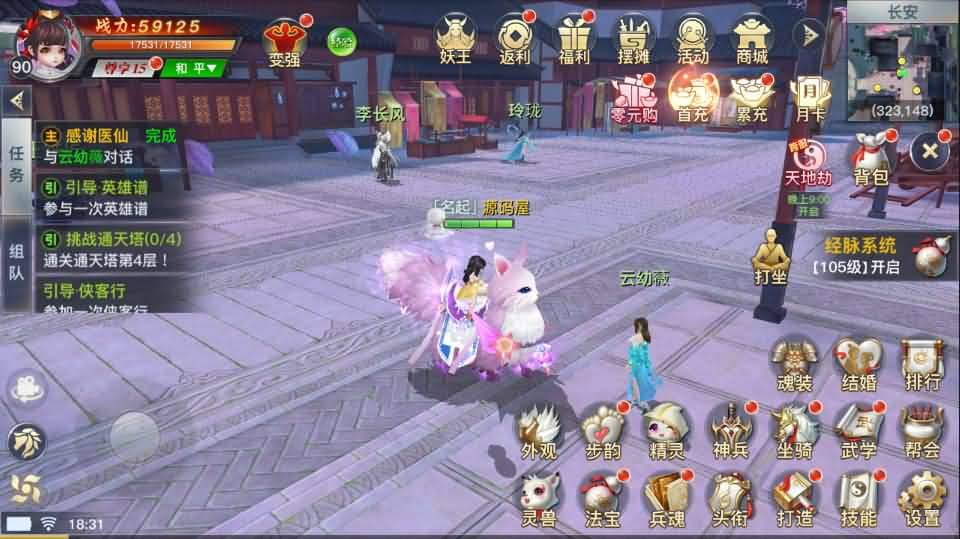Open the 福利 welfare gift icon
Viewport: 960px width, 539px height.
tap(574, 40)
